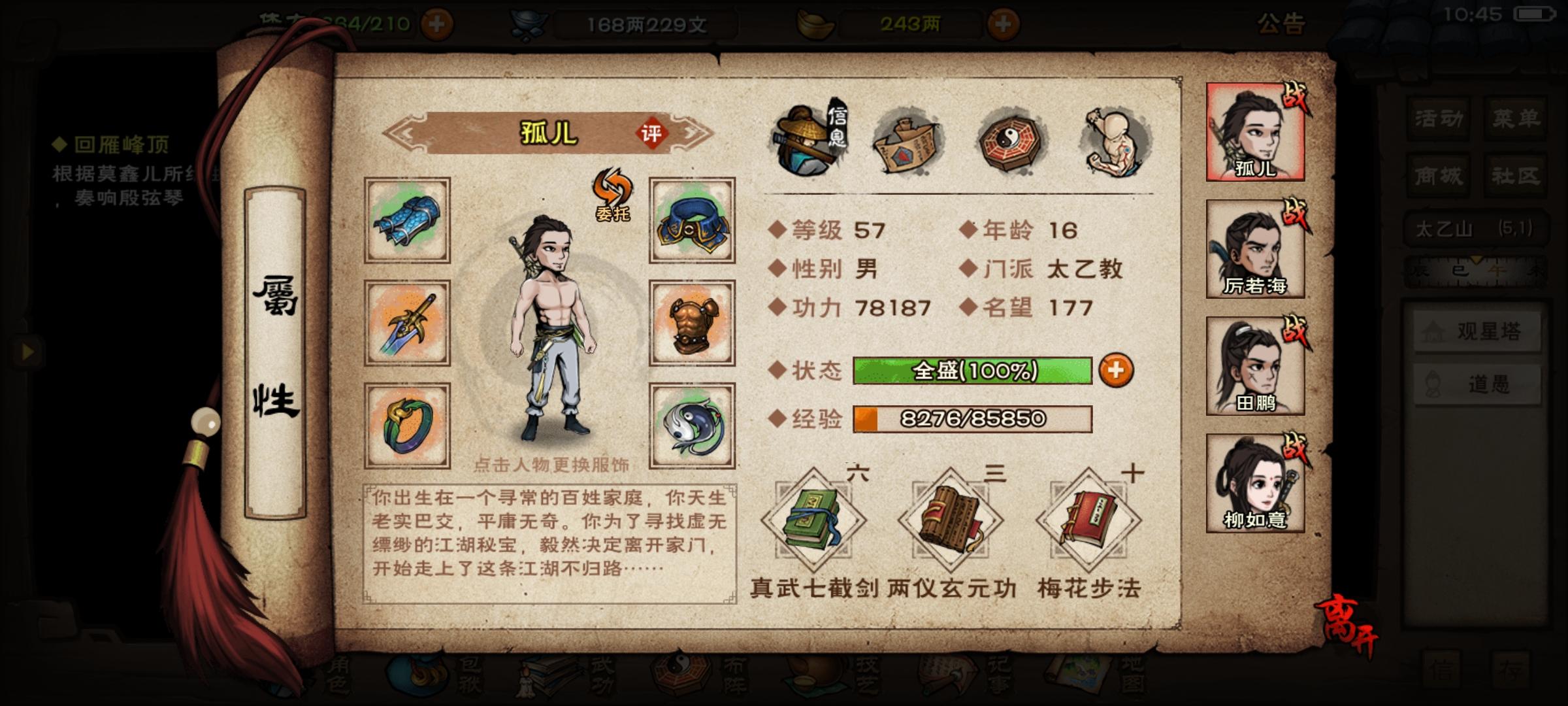Switch to the 商城 shop tab
1568x706 pixels.
(1437, 175)
